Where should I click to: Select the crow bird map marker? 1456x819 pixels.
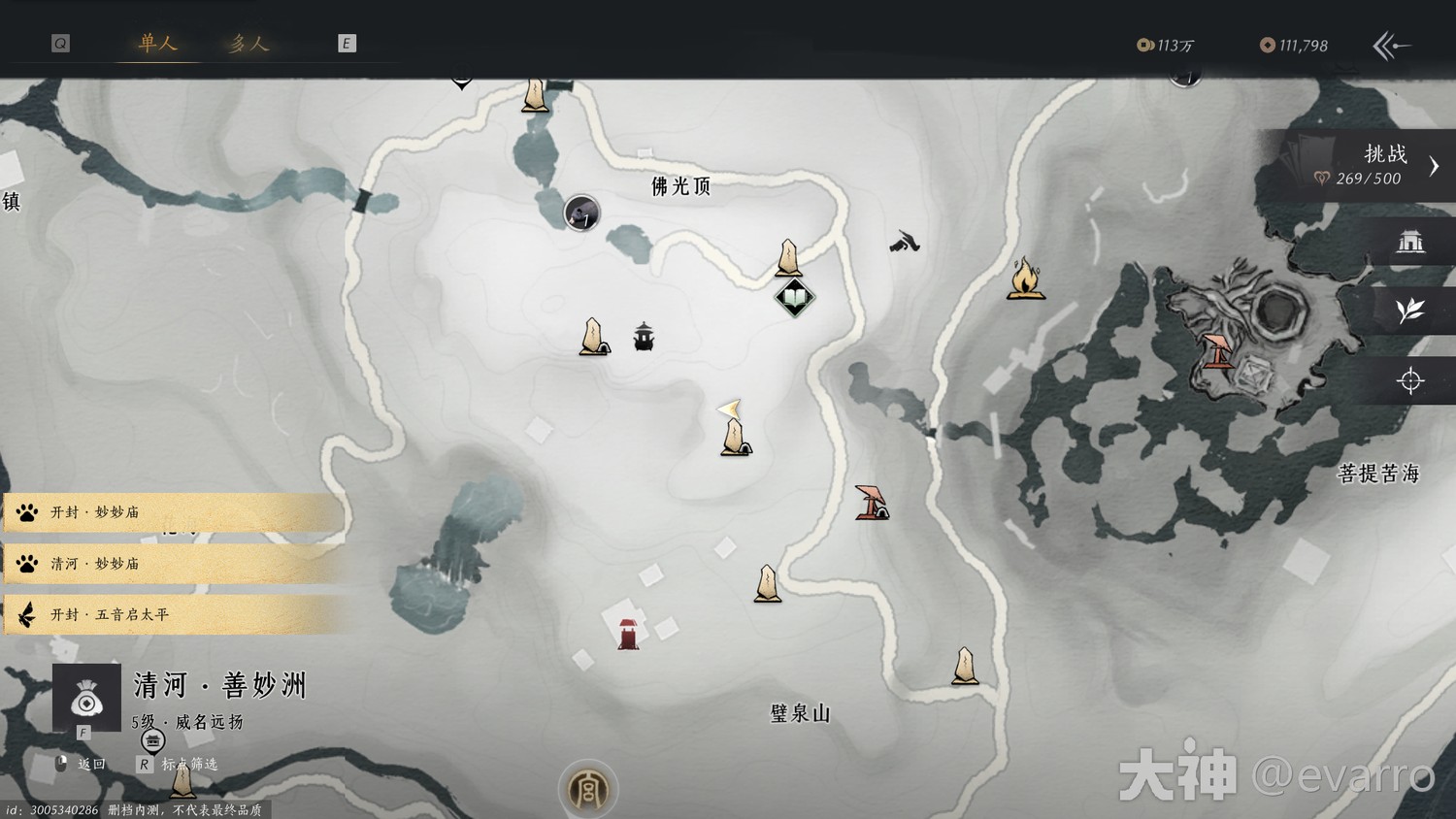905,241
